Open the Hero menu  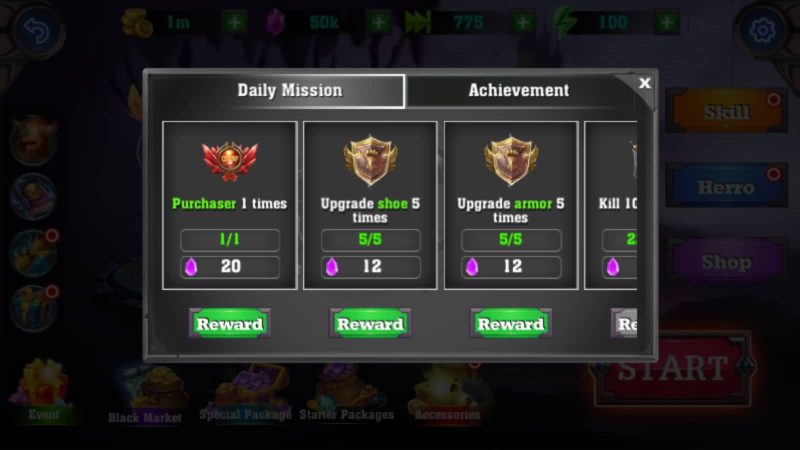point(726,187)
